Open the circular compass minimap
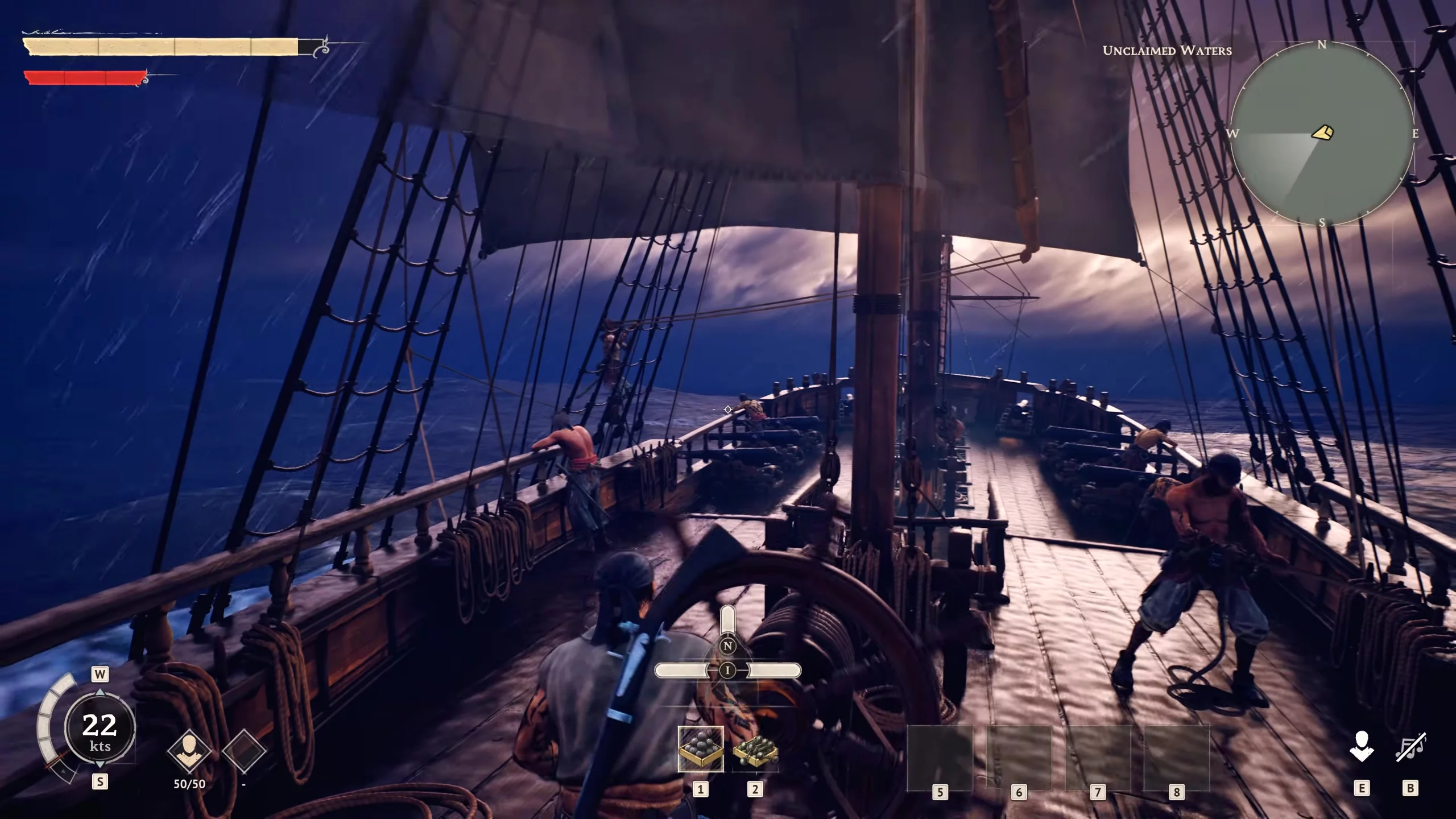 pyautogui.click(x=1321, y=134)
